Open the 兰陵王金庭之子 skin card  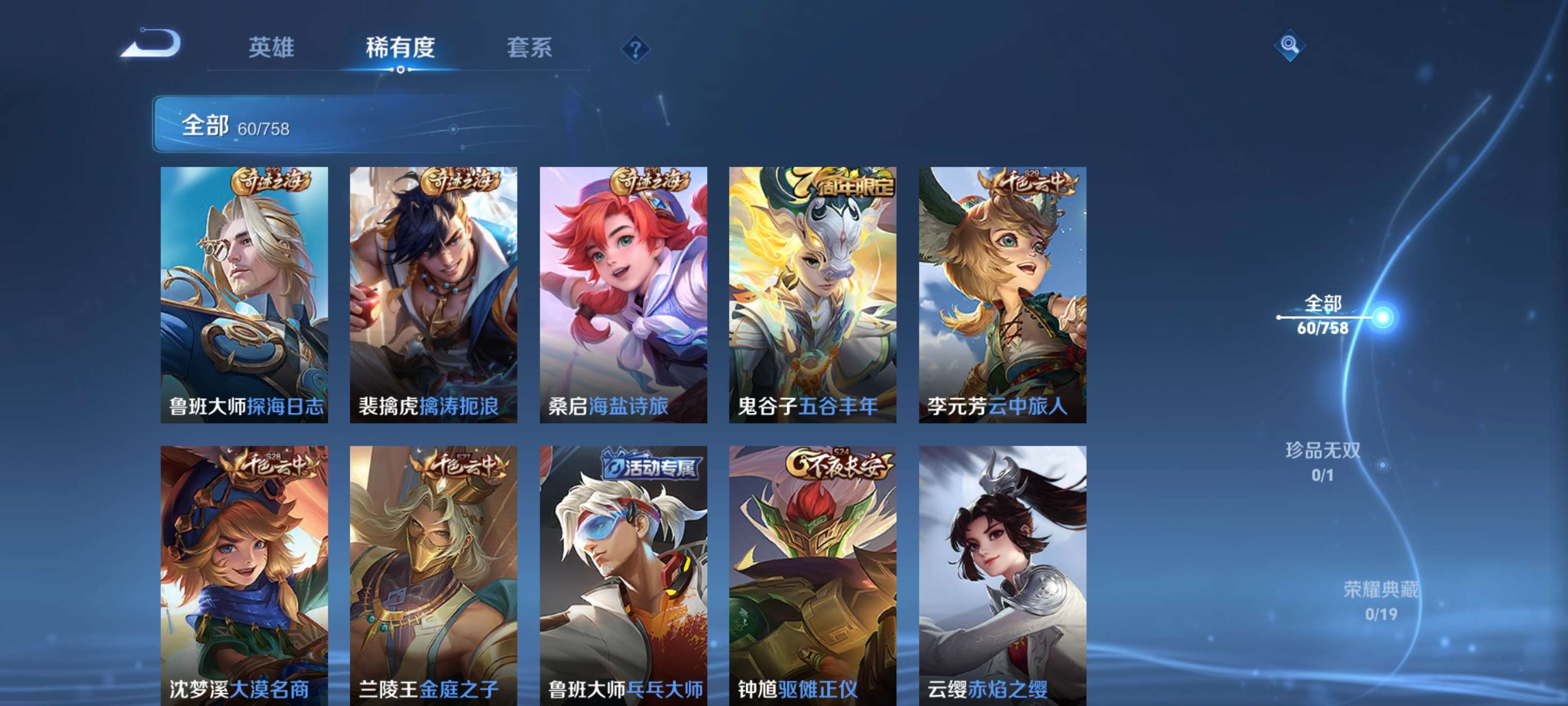click(x=435, y=570)
